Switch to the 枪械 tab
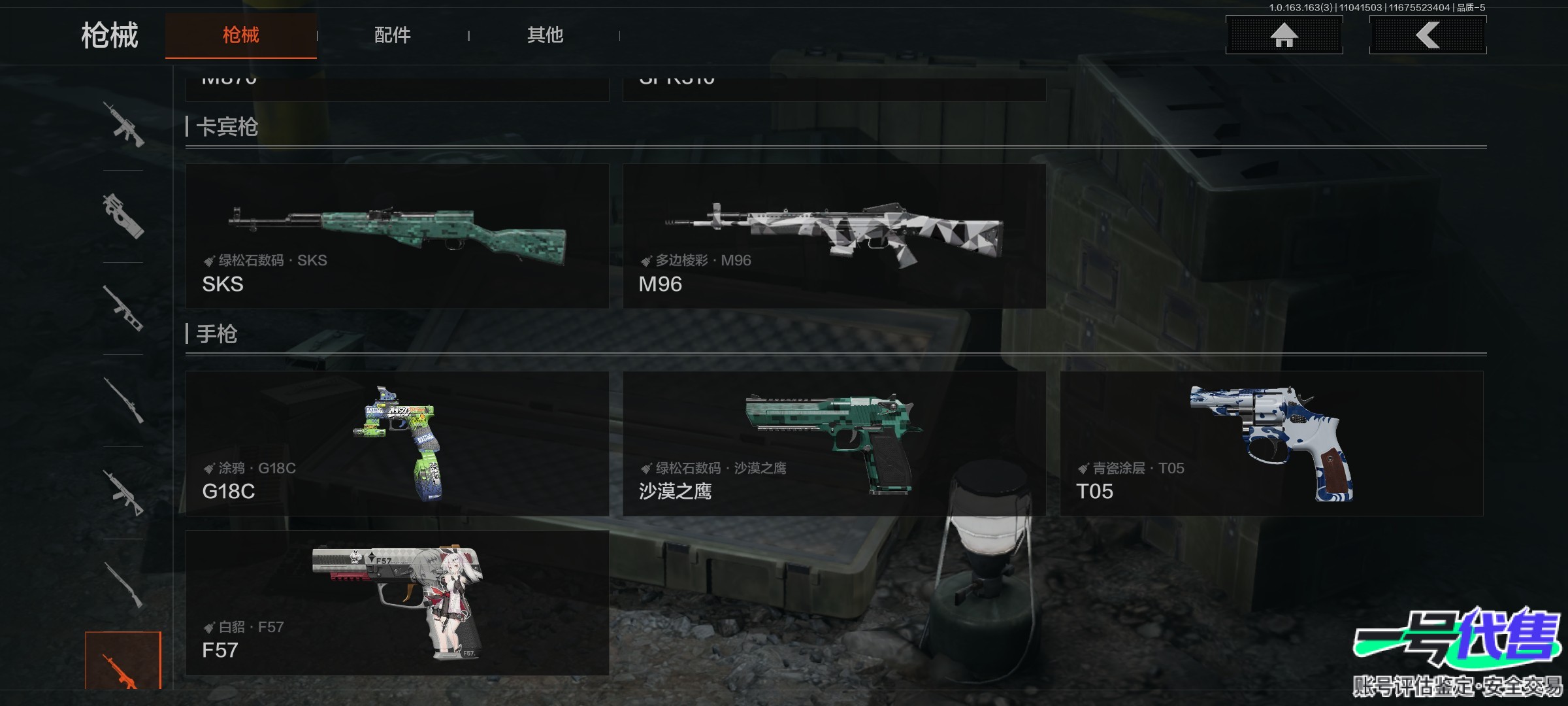The image size is (1568, 706). click(x=240, y=35)
